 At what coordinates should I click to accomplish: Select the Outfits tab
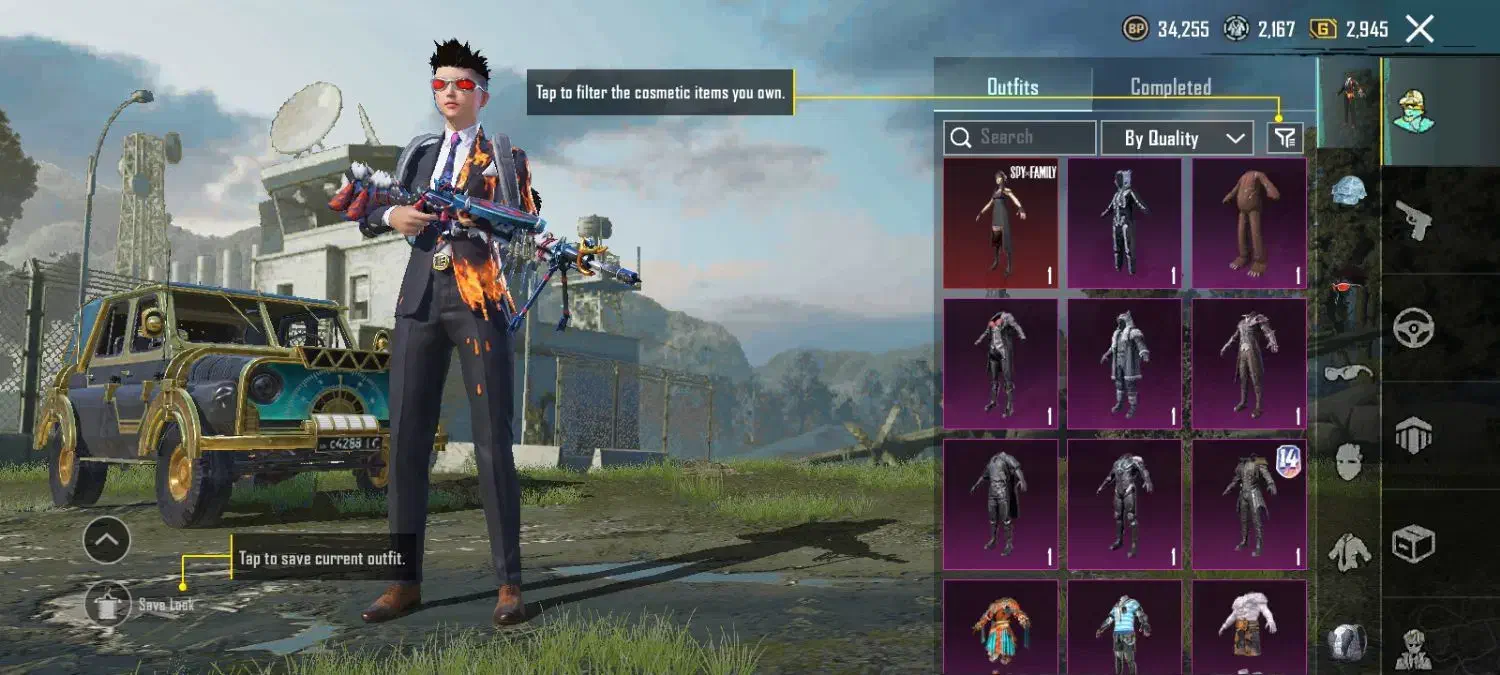coord(1012,87)
